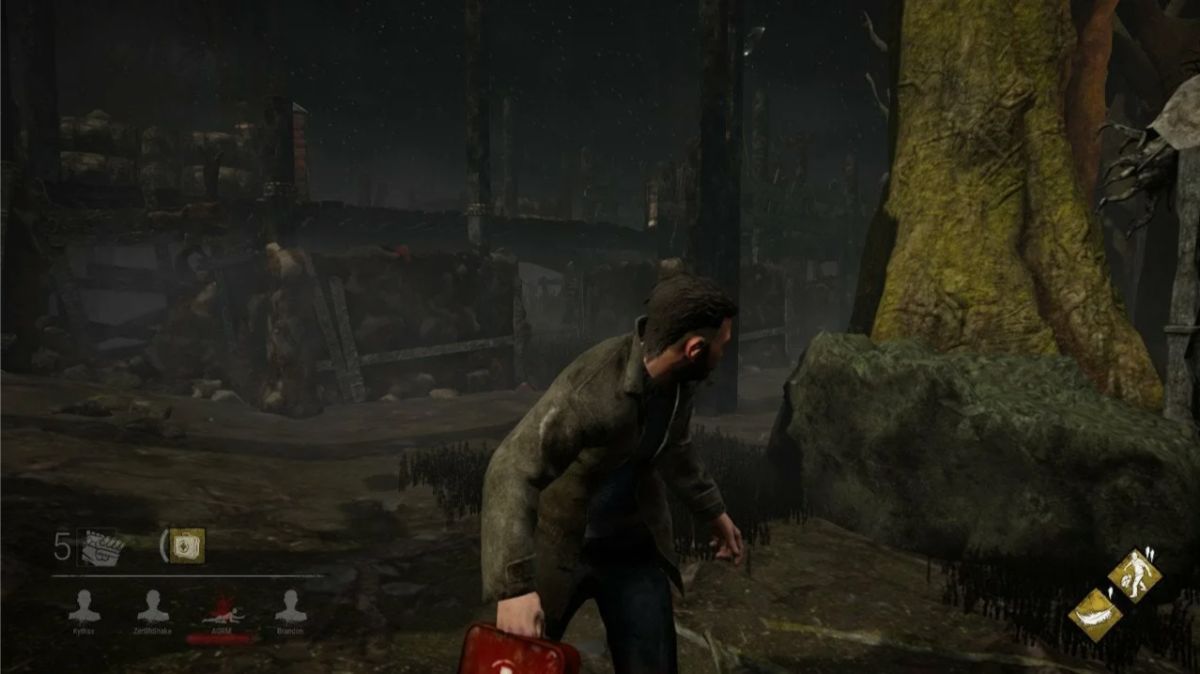Viewport: 1200px width, 674px height.
Task: Choose Brandon's survivor portrait
Action: [x=290, y=606]
